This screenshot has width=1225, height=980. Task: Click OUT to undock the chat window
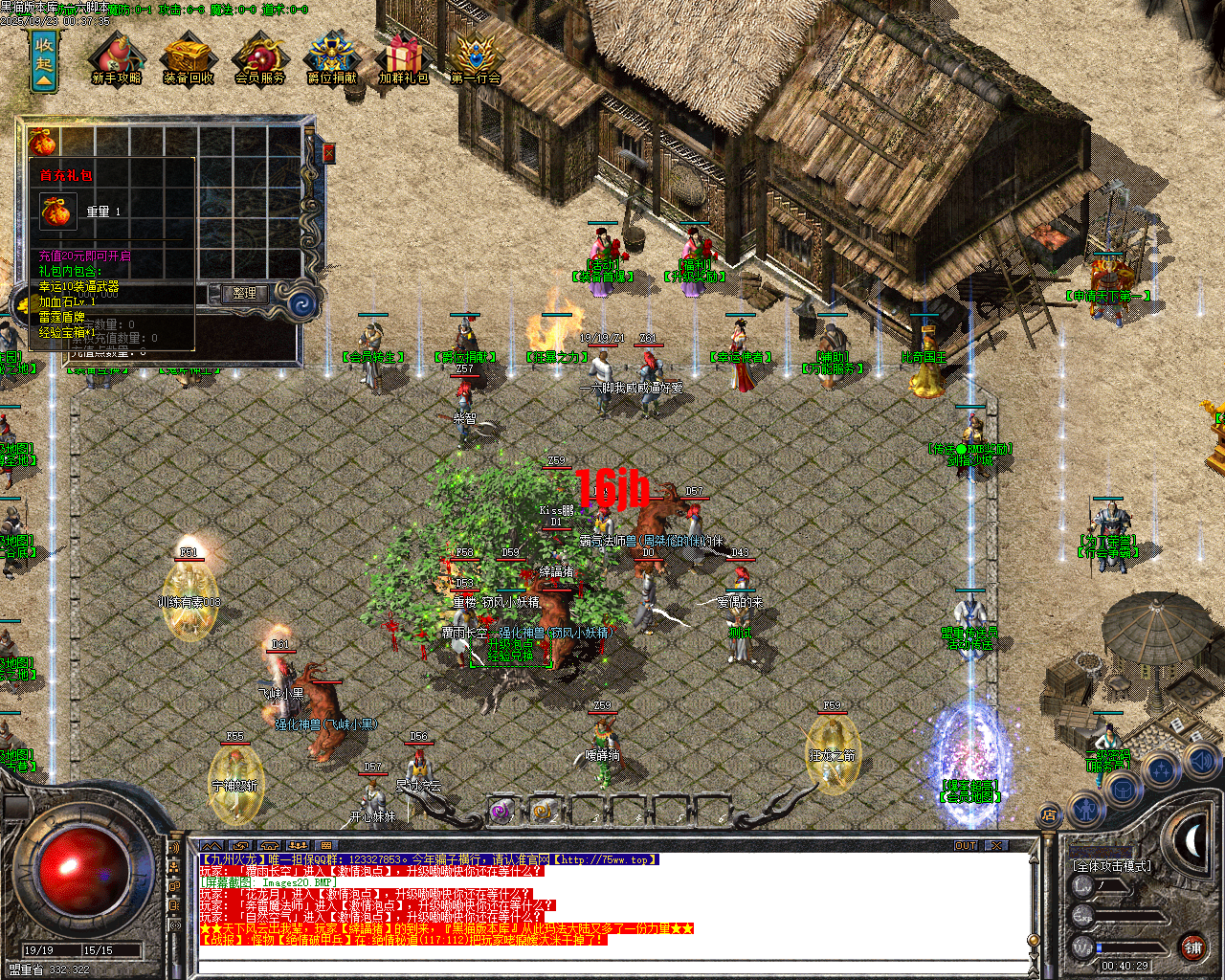tap(968, 846)
